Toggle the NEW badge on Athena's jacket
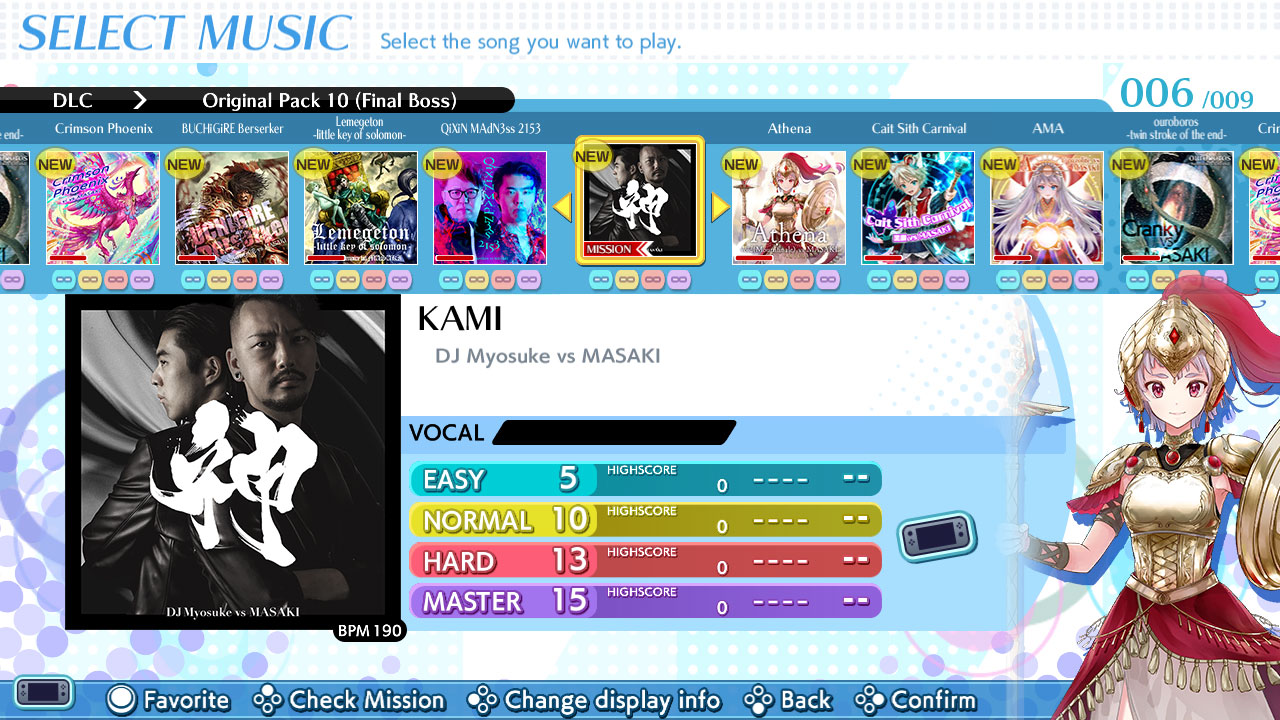 741,162
